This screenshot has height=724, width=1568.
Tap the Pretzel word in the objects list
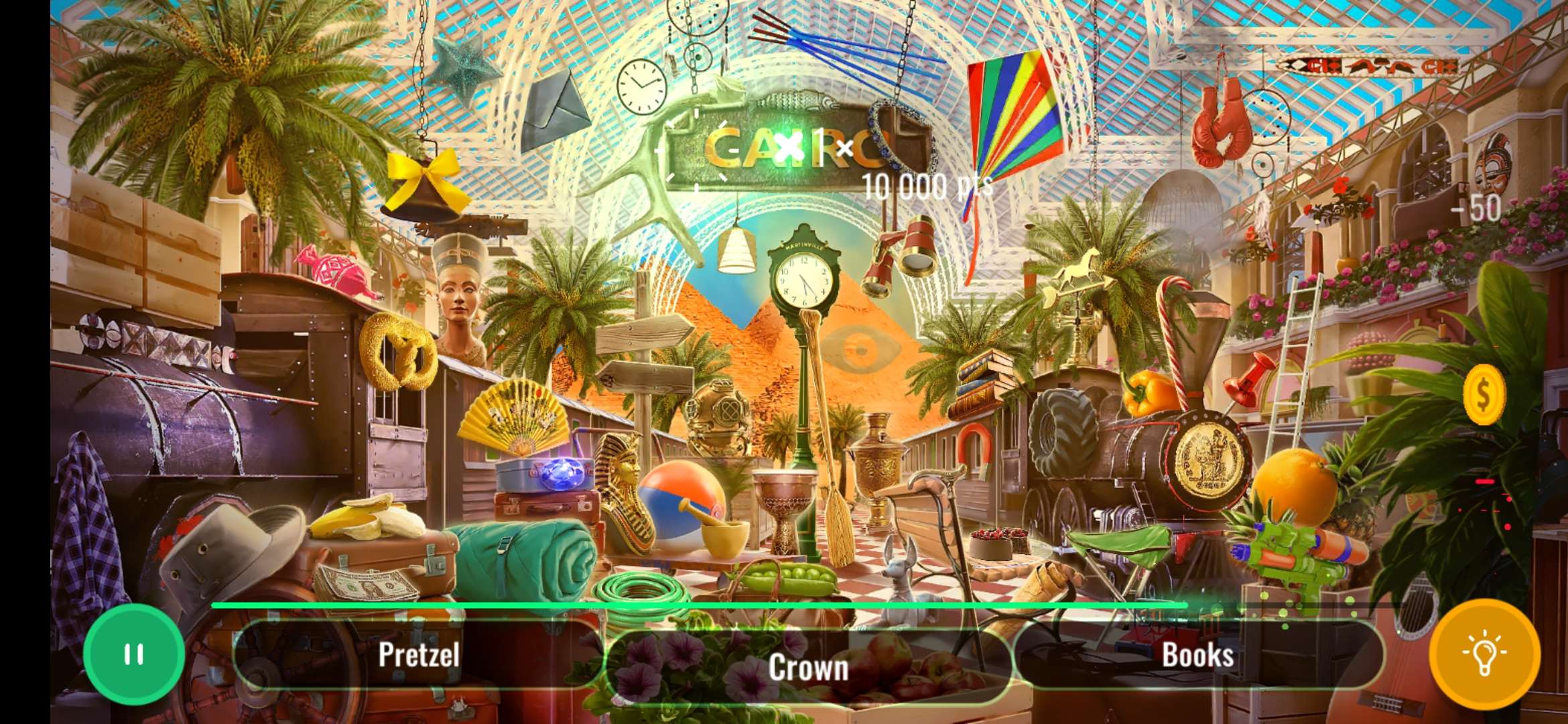[x=419, y=655]
